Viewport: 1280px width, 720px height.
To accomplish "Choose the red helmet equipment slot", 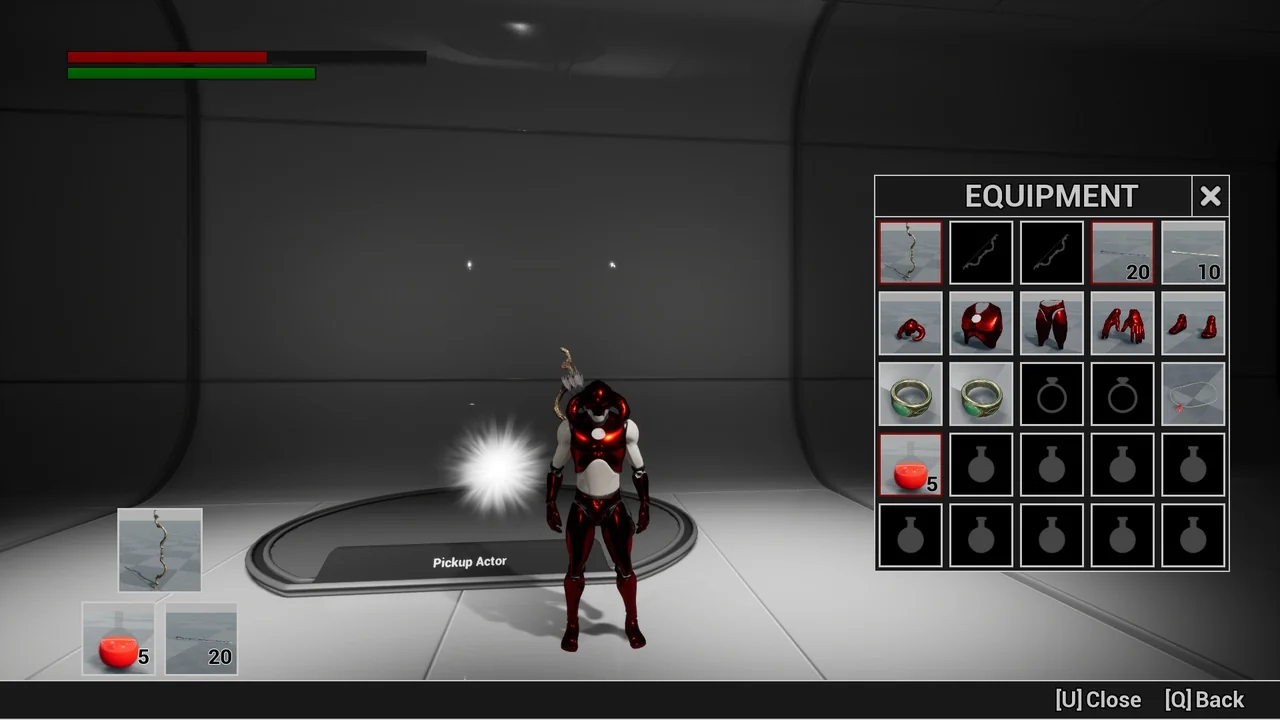I will point(910,323).
